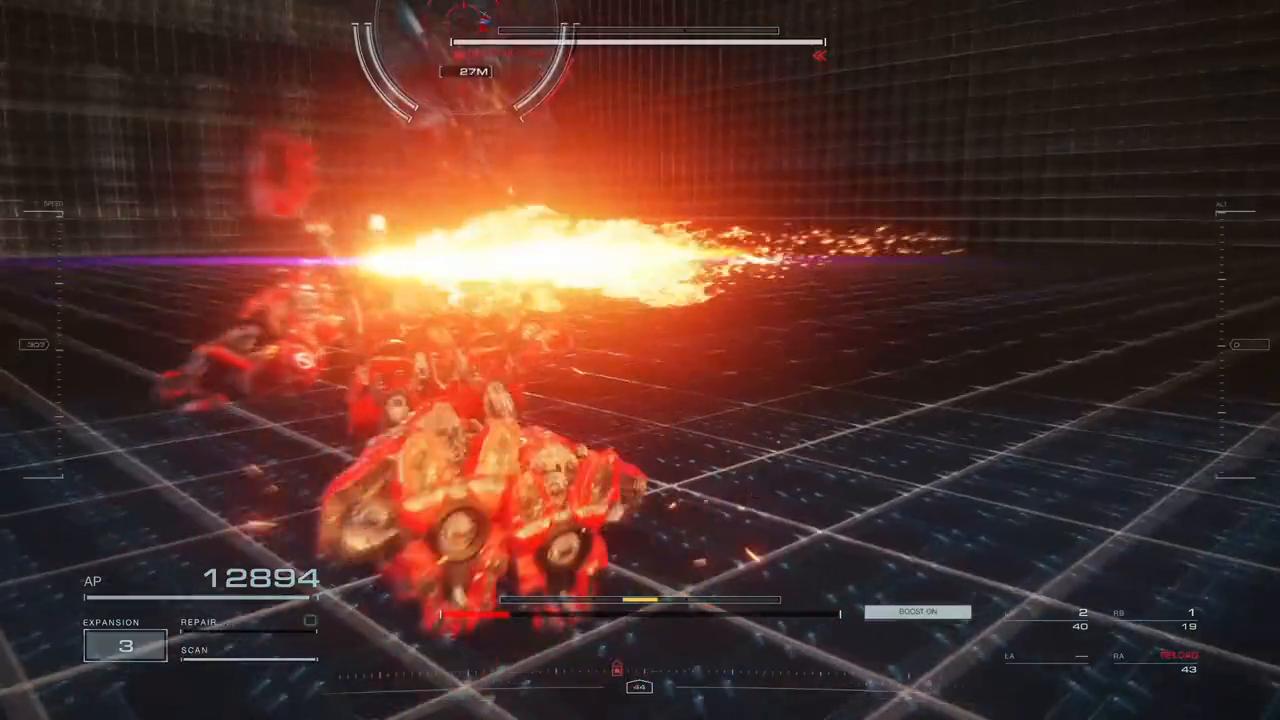Select the Expansion slot box showing 3
The width and height of the screenshot is (1280, 720).
[125, 646]
